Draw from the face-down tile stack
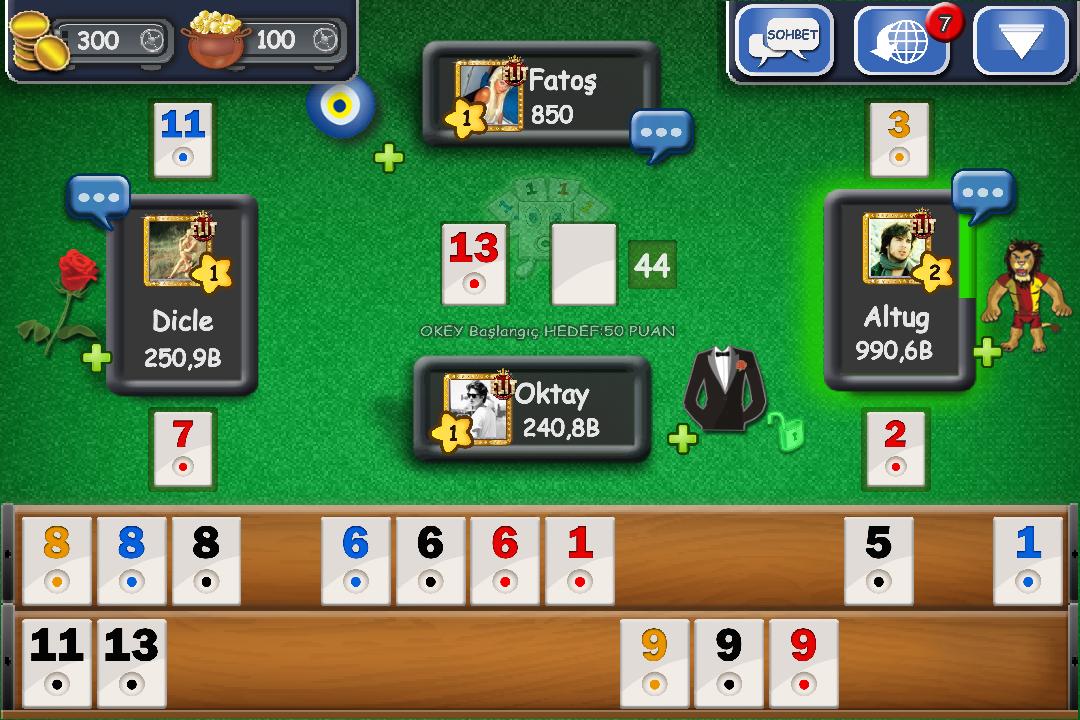 coord(584,264)
